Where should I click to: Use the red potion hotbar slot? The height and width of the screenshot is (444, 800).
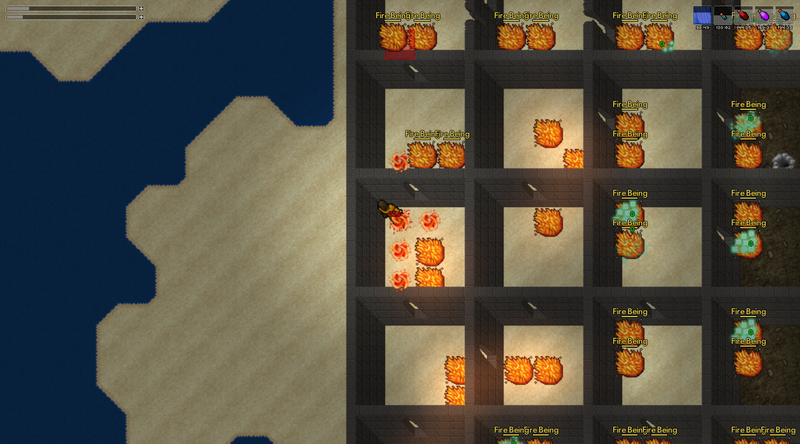coord(743,15)
